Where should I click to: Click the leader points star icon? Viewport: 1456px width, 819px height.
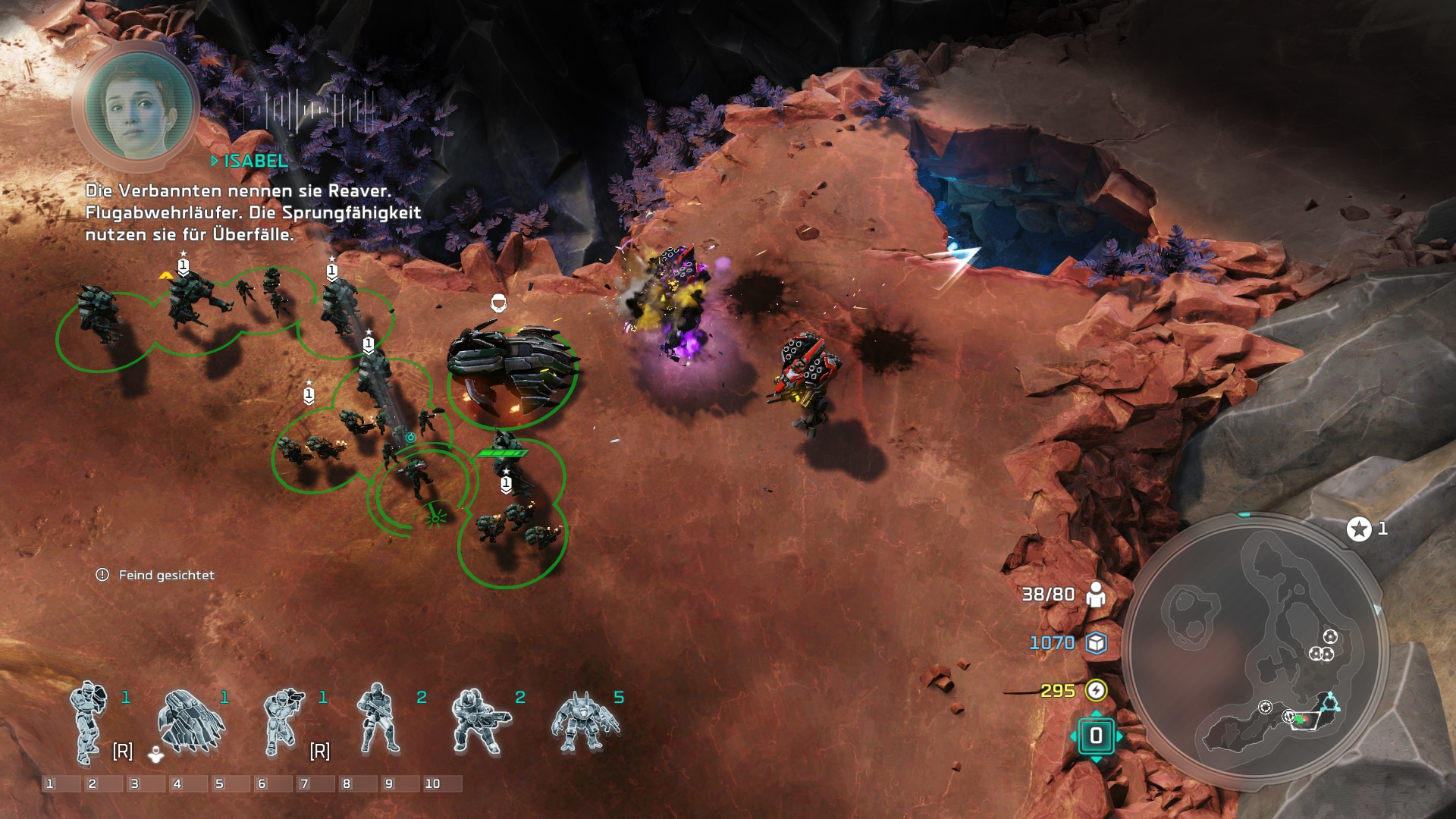[x=1359, y=529]
